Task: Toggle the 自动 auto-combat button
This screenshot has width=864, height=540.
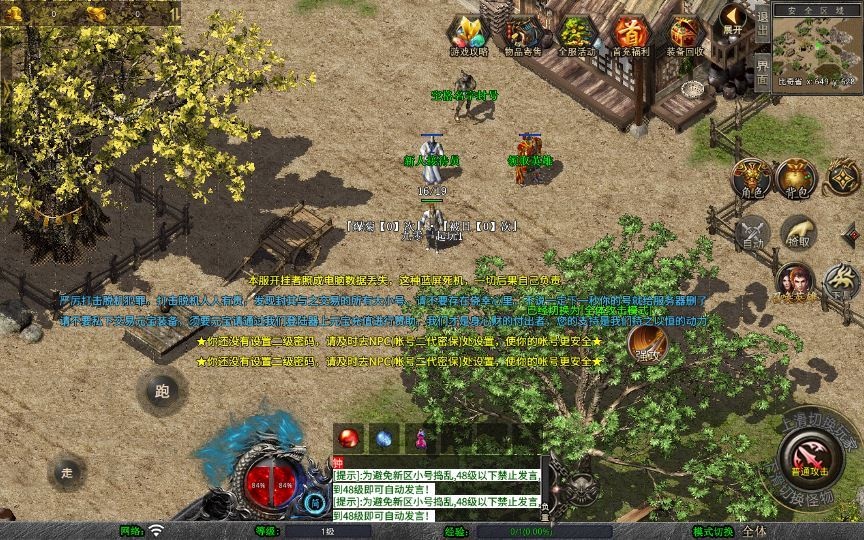Action: pos(751,233)
